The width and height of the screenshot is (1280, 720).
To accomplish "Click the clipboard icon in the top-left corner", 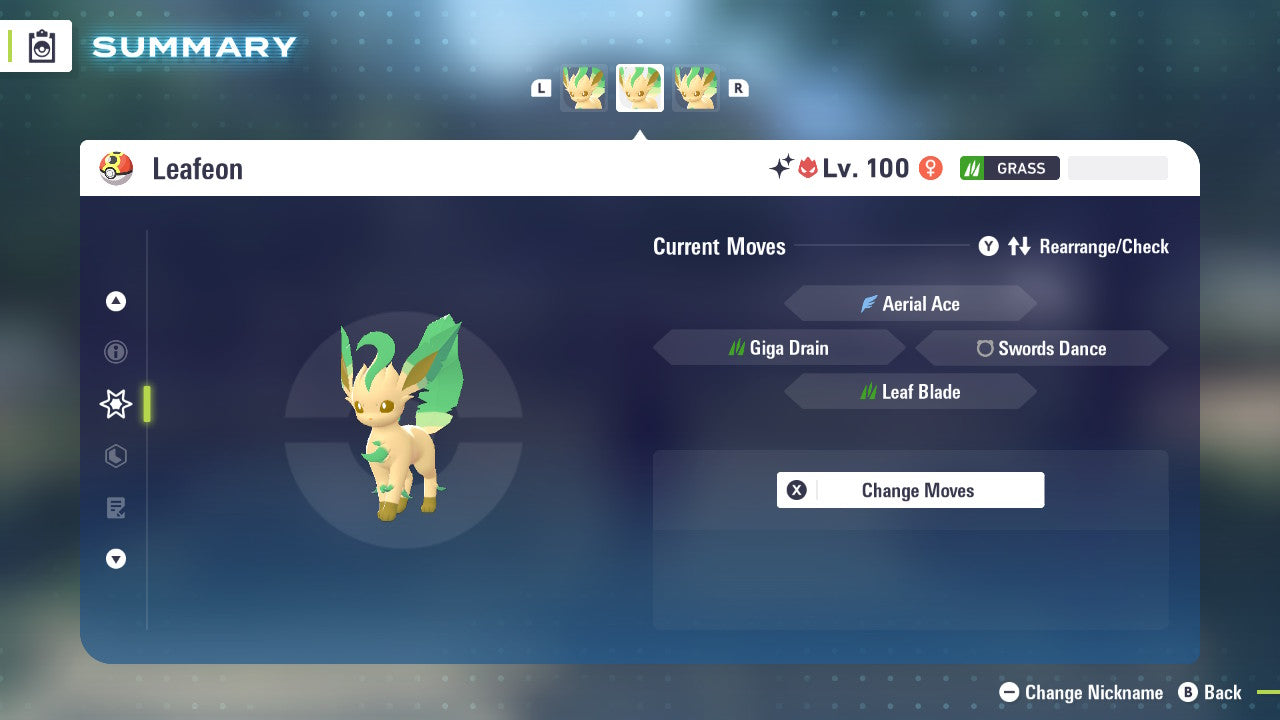I will [x=40, y=45].
